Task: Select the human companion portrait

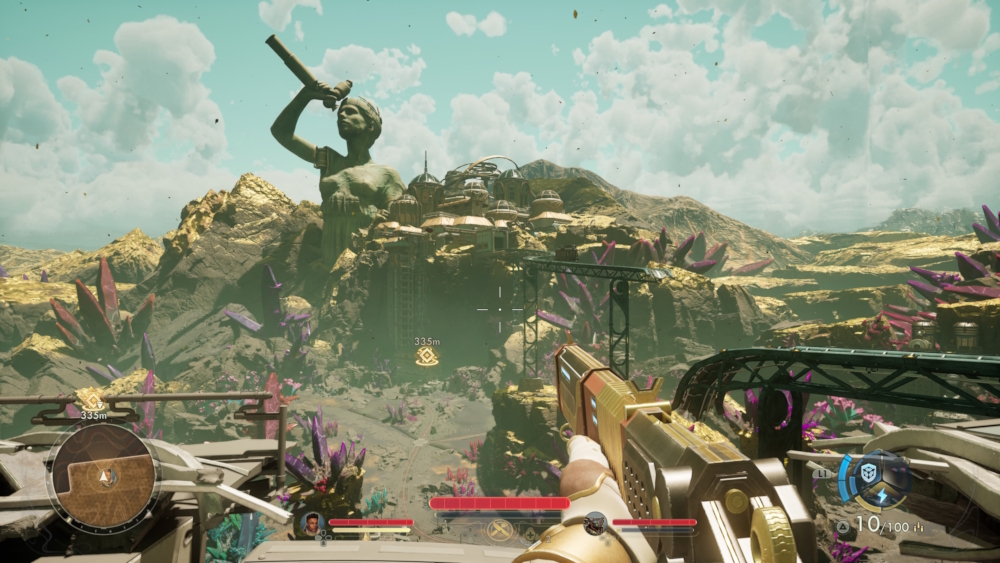Action: pos(312,521)
